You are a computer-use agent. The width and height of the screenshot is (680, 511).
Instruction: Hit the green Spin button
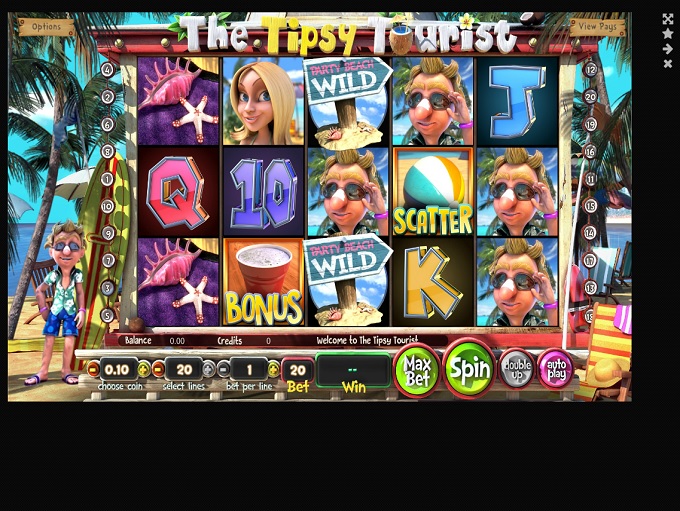coord(468,368)
